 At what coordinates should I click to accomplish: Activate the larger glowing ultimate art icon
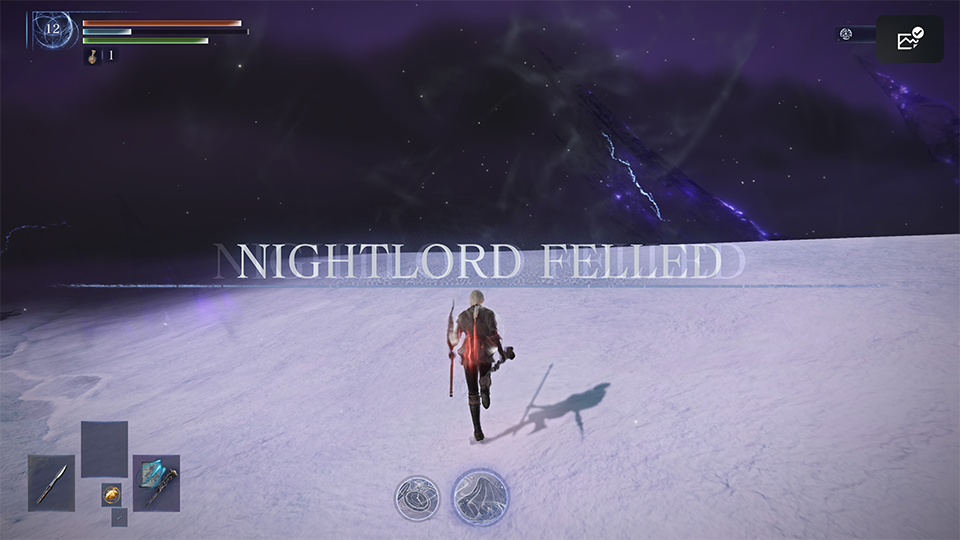pos(480,497)
